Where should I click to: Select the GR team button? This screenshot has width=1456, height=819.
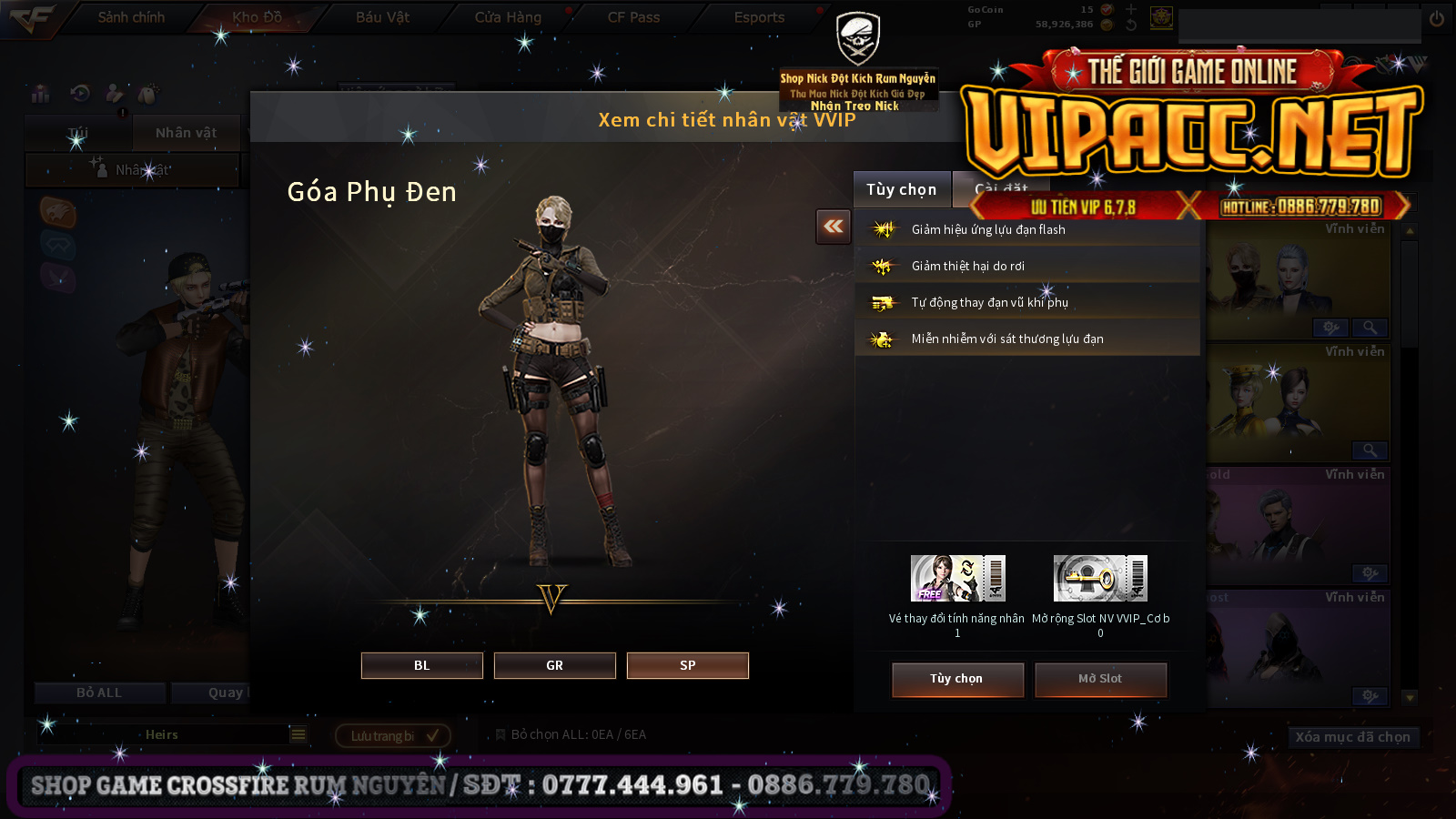[x=554, y=665]
